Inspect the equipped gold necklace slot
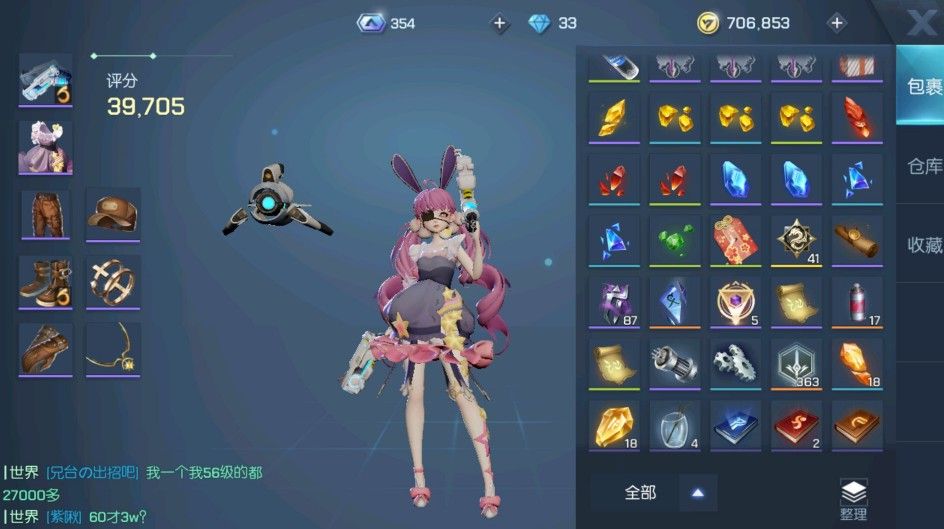Viewport: 944px width, 529px height. click(113, 349)
